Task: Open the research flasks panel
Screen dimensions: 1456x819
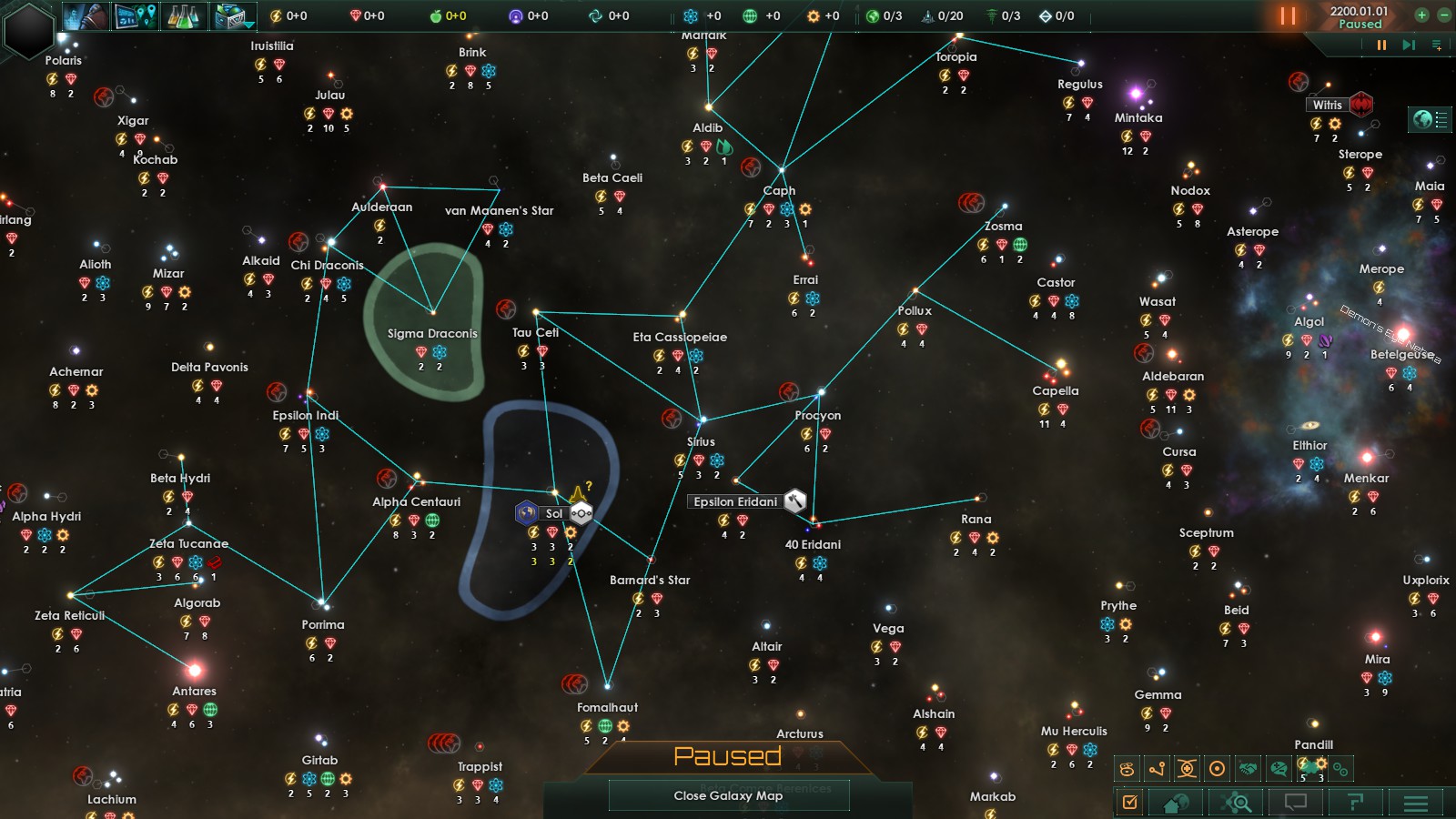Action: pos(184,15)
